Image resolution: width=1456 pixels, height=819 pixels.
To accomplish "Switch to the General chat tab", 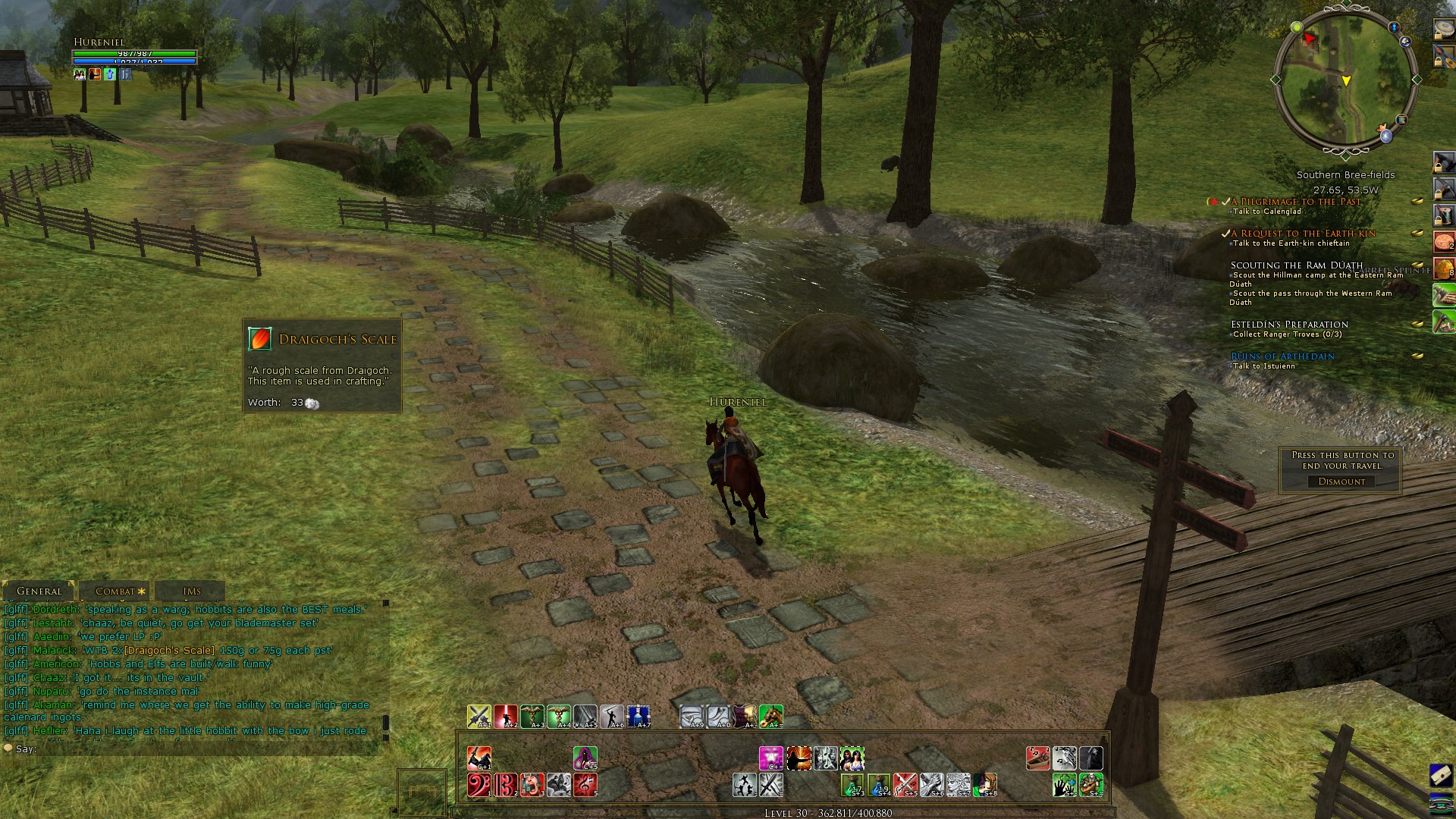I will click(39, 591).
